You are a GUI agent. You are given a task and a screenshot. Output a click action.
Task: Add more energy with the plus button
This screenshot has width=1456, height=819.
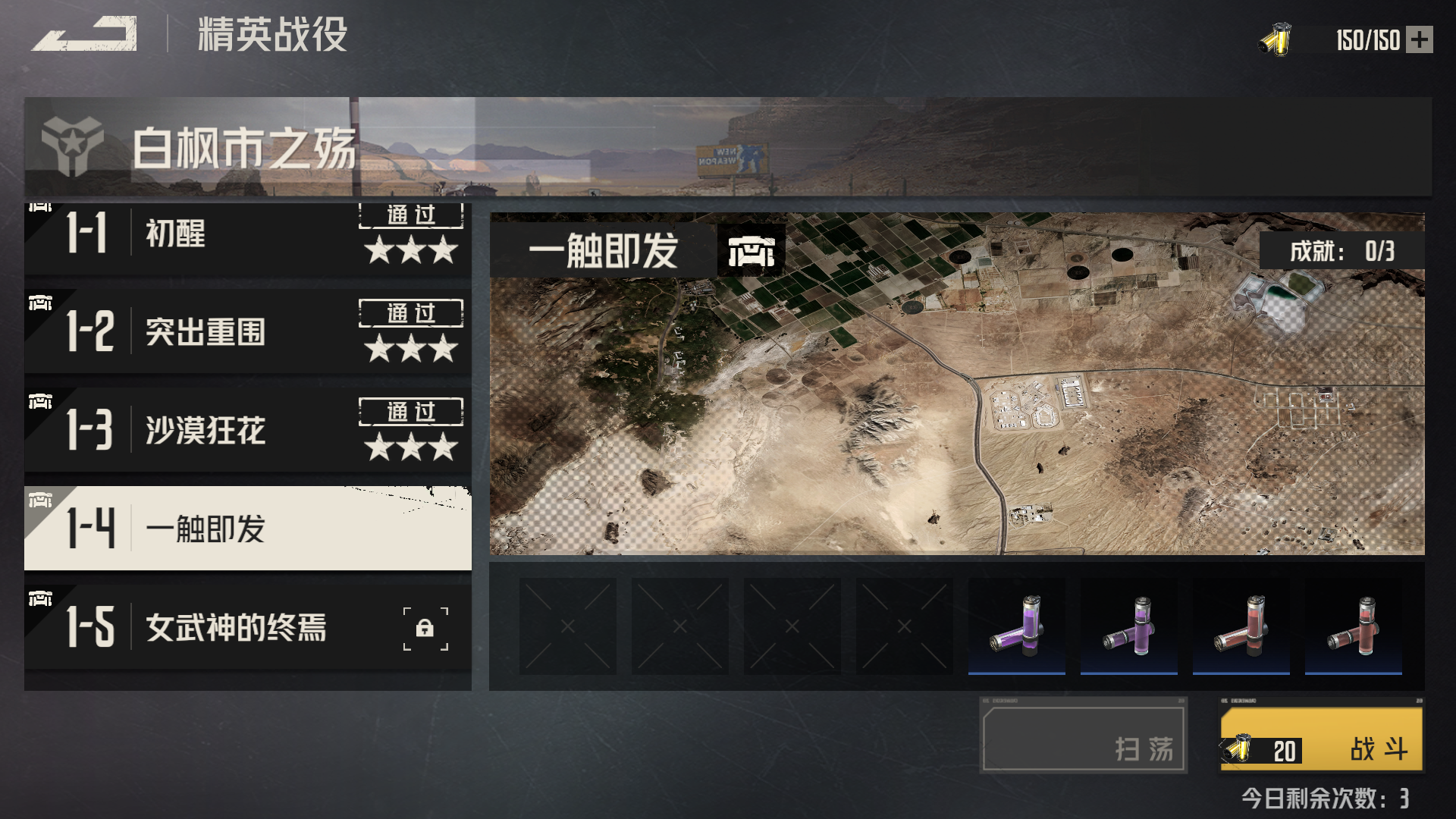point(1419,39)
